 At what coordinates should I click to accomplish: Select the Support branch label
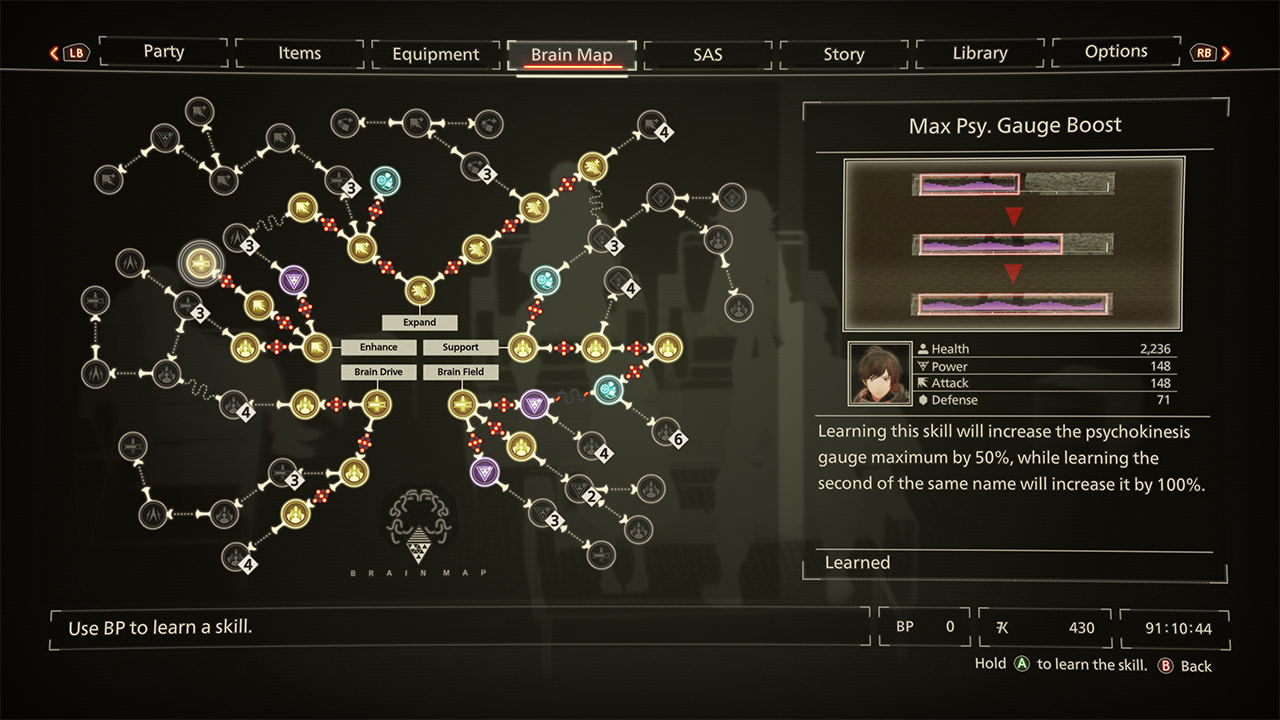coord(461,347)
